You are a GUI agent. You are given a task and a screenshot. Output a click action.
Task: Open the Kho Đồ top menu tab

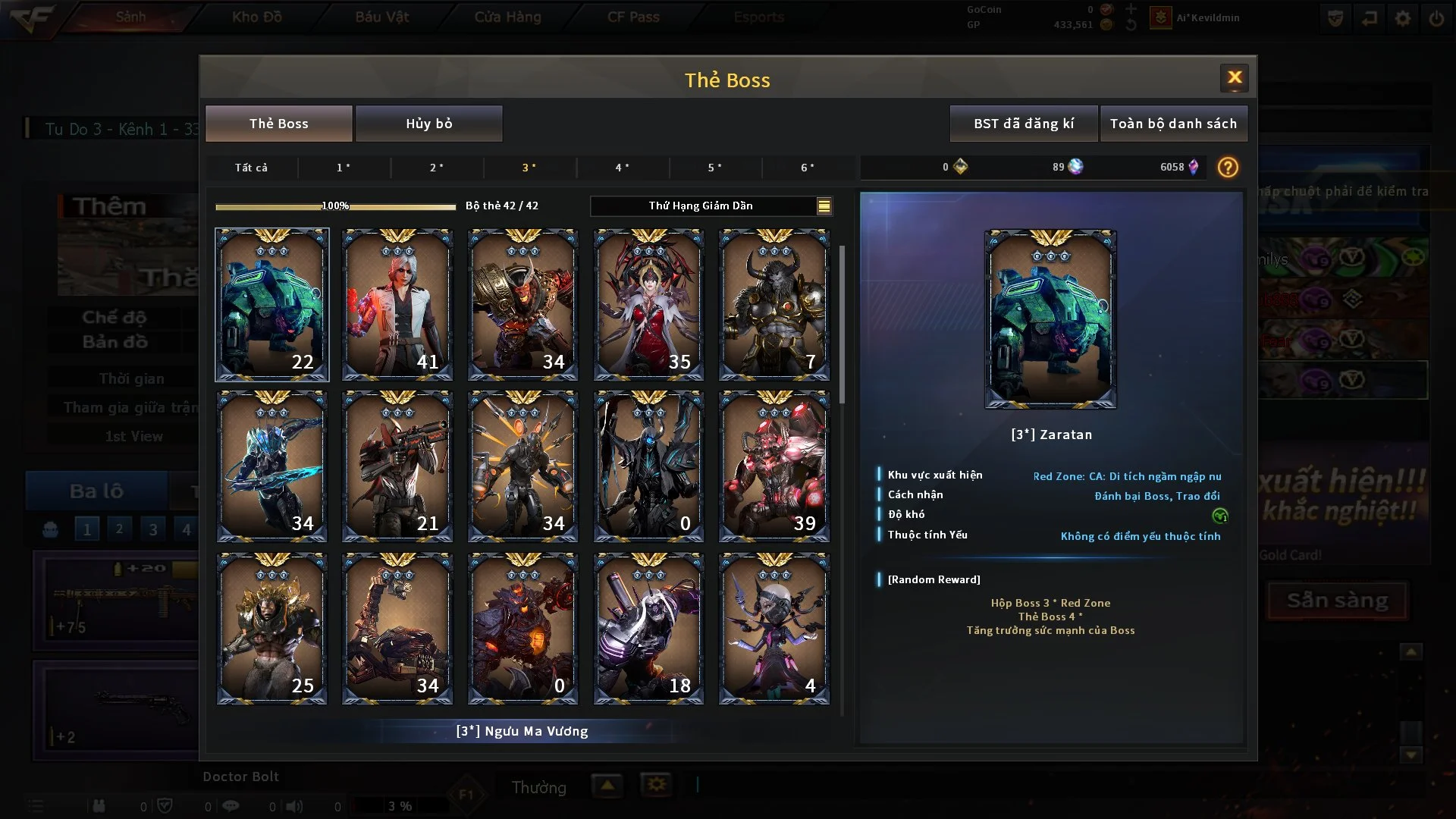[257, 17]
